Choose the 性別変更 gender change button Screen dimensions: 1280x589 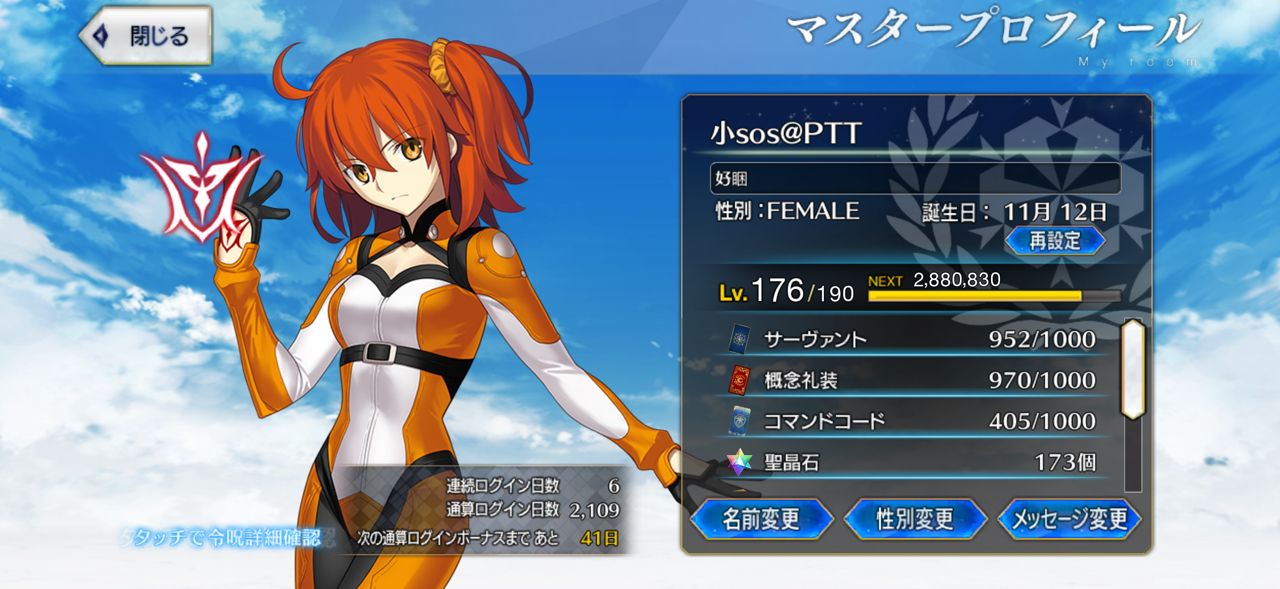click(915, 519)
